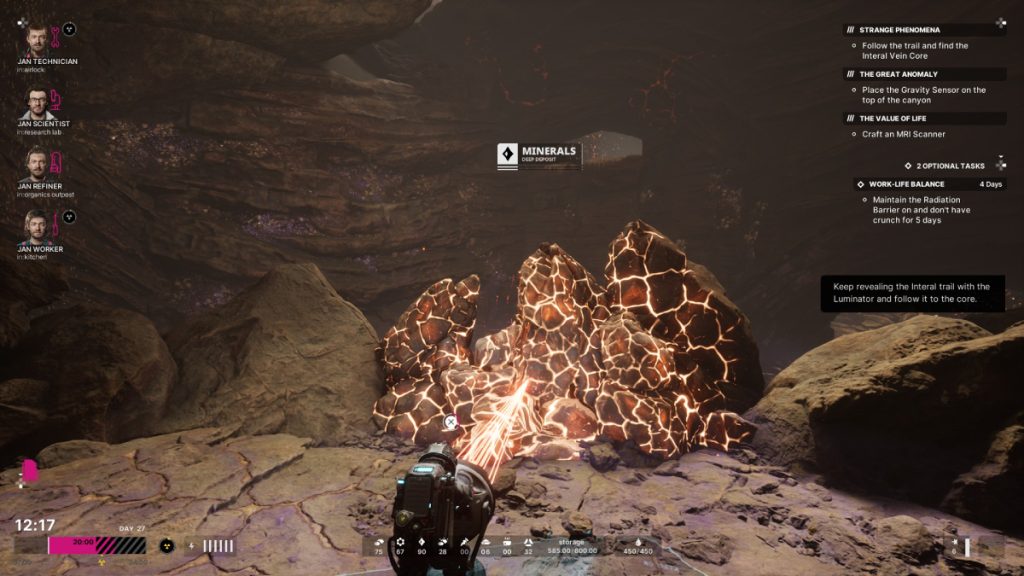Open The Great Anomaly objective
The width and height of the screenshot is (1024, 576).
898,74
